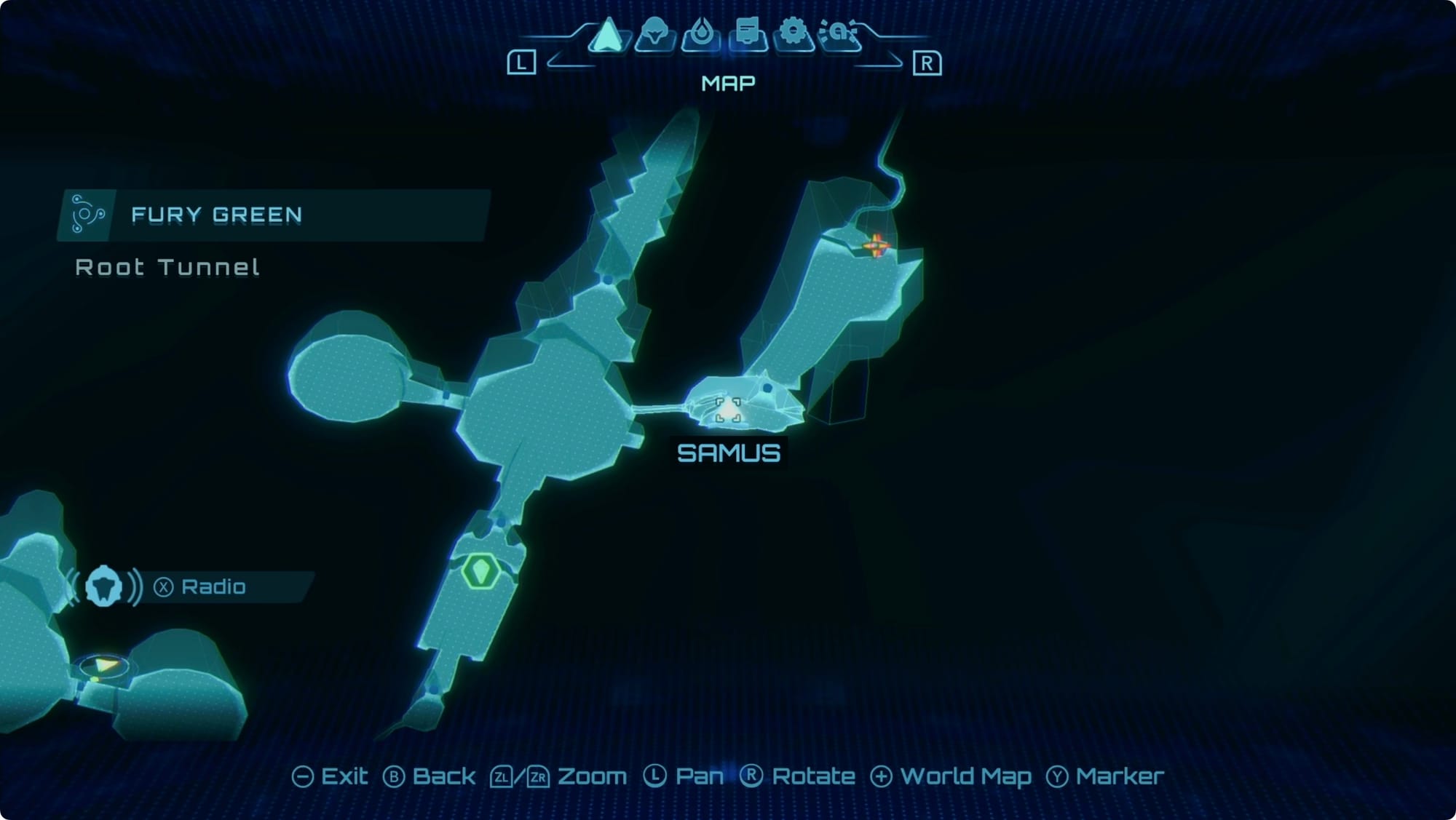Open the rightmost tab with radiating dashes
The height and width of the screenshot is (820, 1456).
pos(840,33)
